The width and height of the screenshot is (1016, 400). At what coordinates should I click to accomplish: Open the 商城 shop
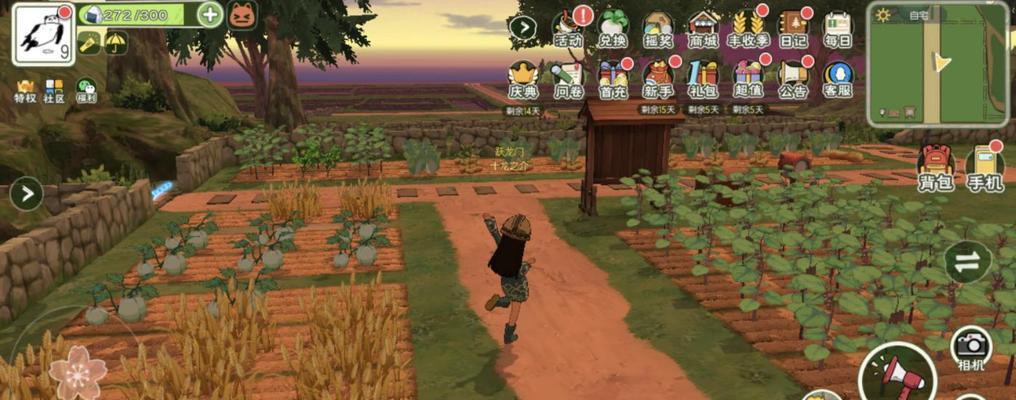pyautogui.click(x=703, y=29)
